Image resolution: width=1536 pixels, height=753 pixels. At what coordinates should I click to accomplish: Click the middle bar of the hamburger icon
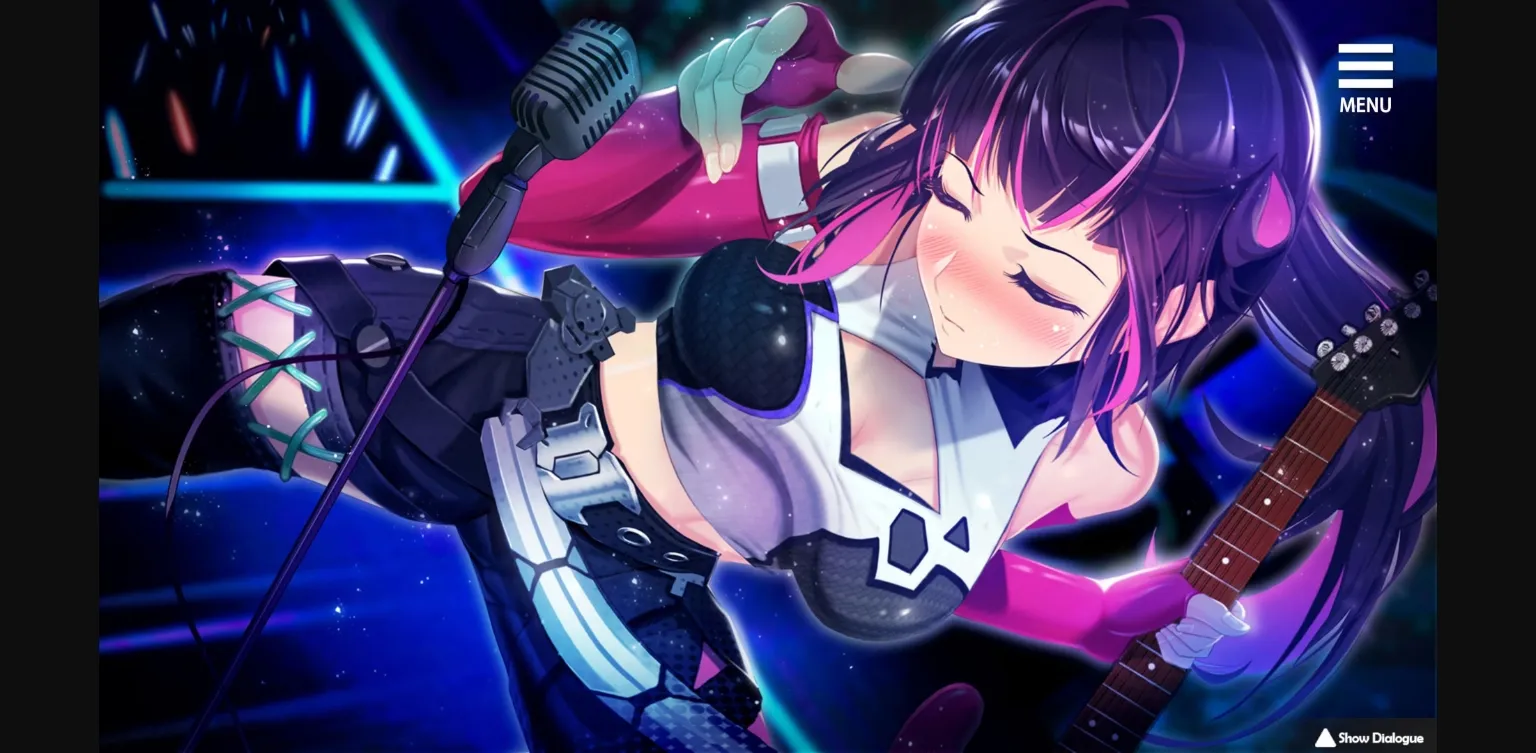tap(1365, 68)
